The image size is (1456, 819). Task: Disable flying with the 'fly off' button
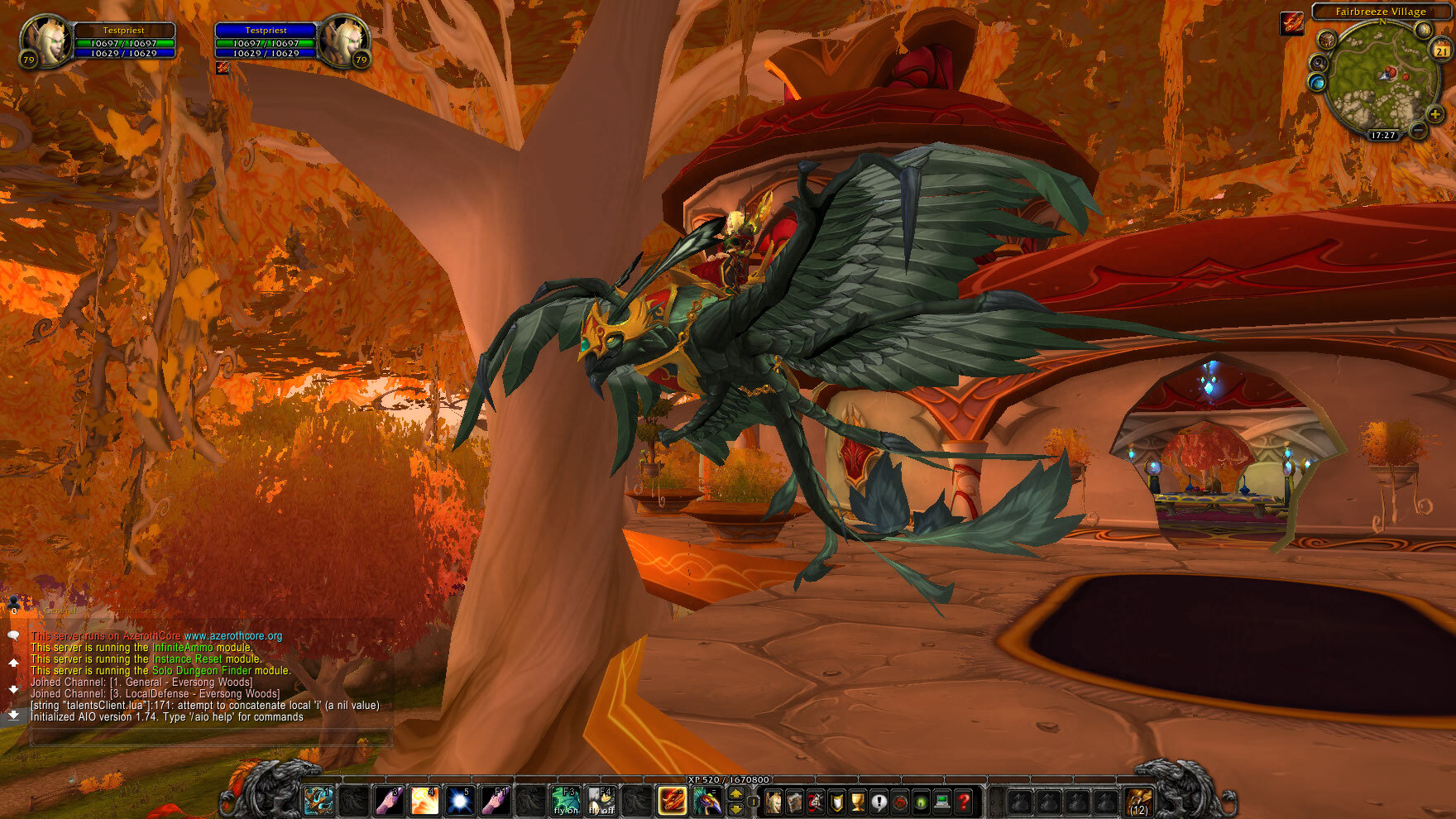tap(601, 802)
